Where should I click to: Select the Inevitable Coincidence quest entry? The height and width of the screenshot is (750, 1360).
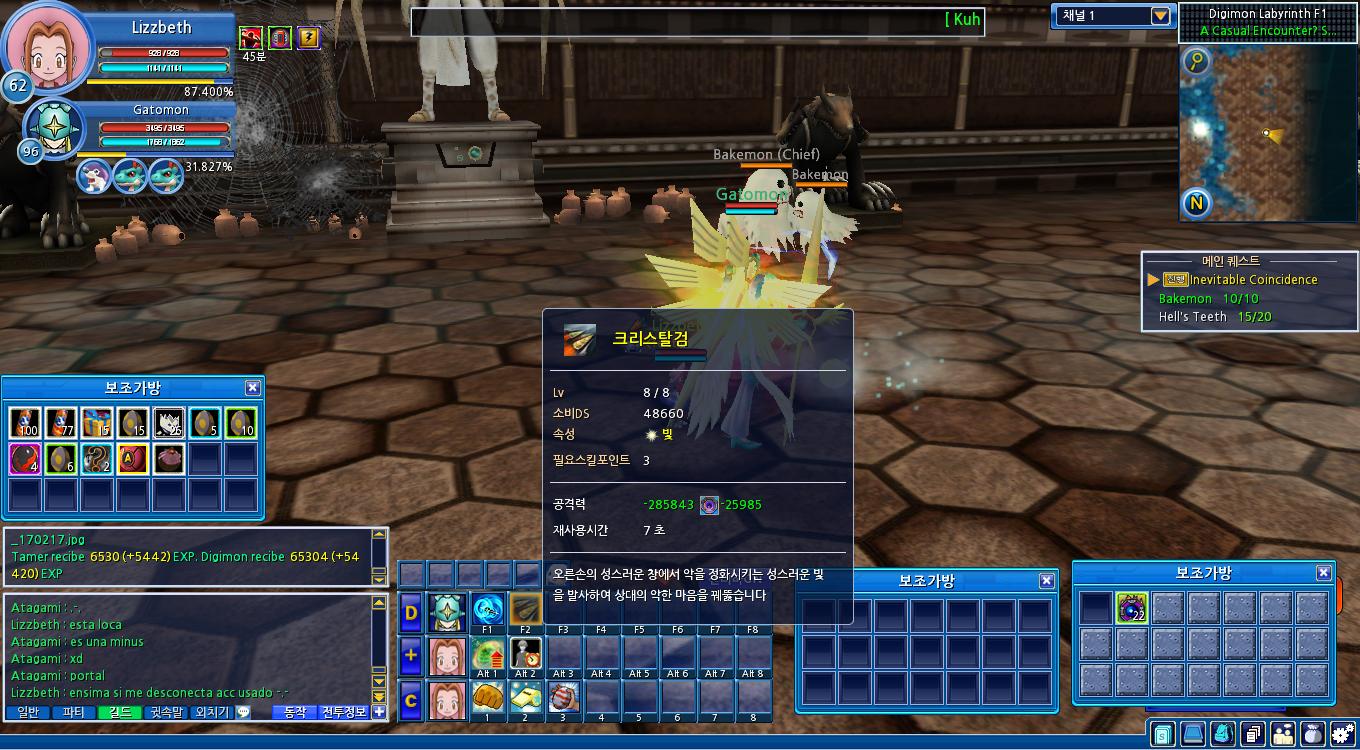point(1253,280)
